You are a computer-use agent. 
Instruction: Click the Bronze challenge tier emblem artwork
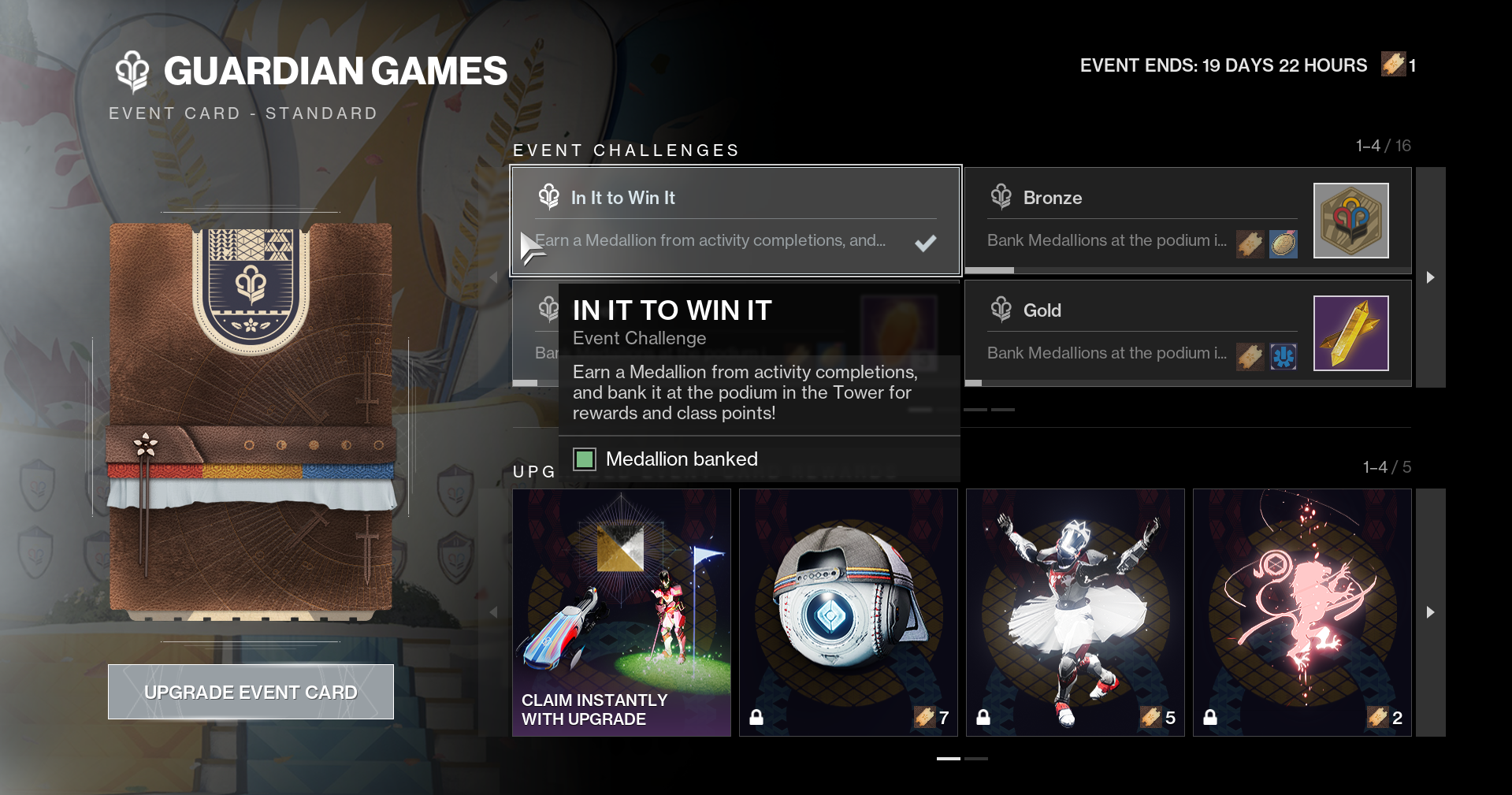point(1350,221)
